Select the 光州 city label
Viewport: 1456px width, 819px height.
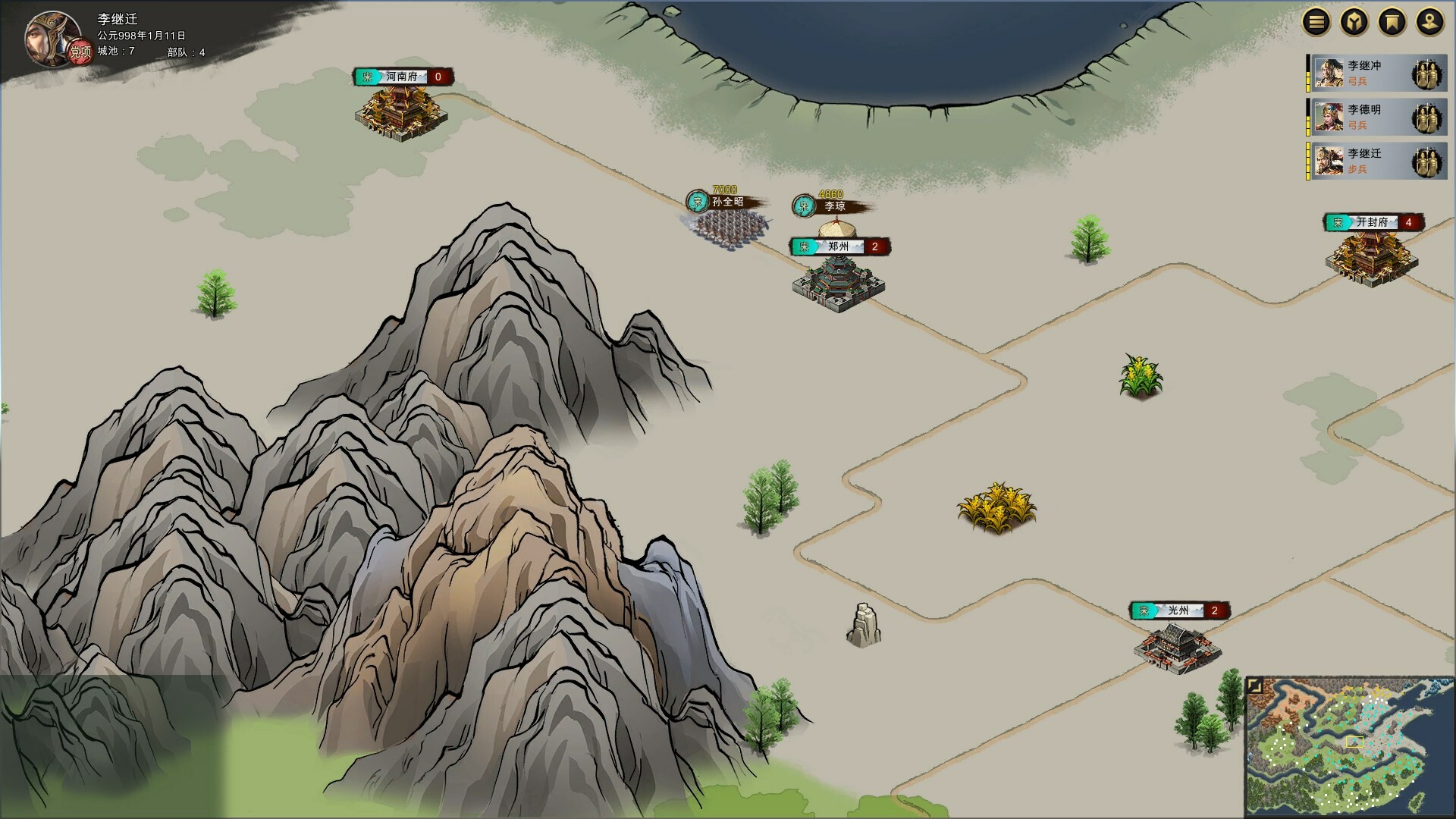1179,610
